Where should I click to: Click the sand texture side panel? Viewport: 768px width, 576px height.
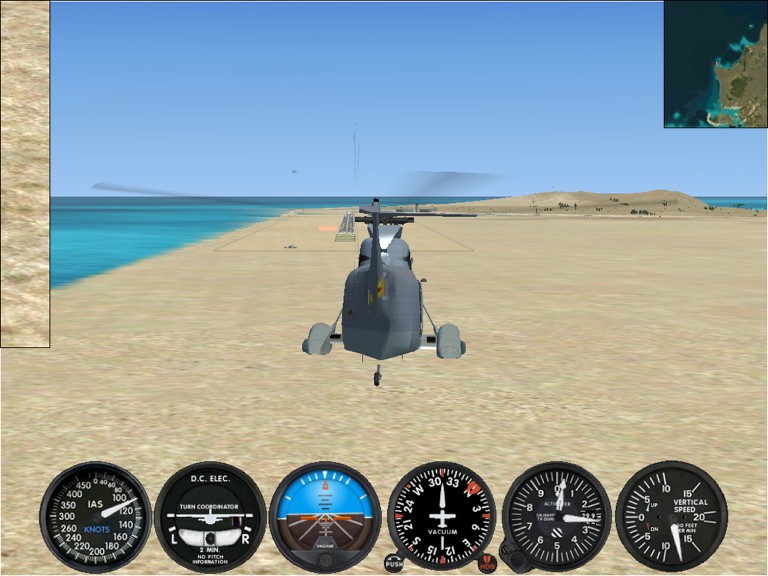click(25, 174)
